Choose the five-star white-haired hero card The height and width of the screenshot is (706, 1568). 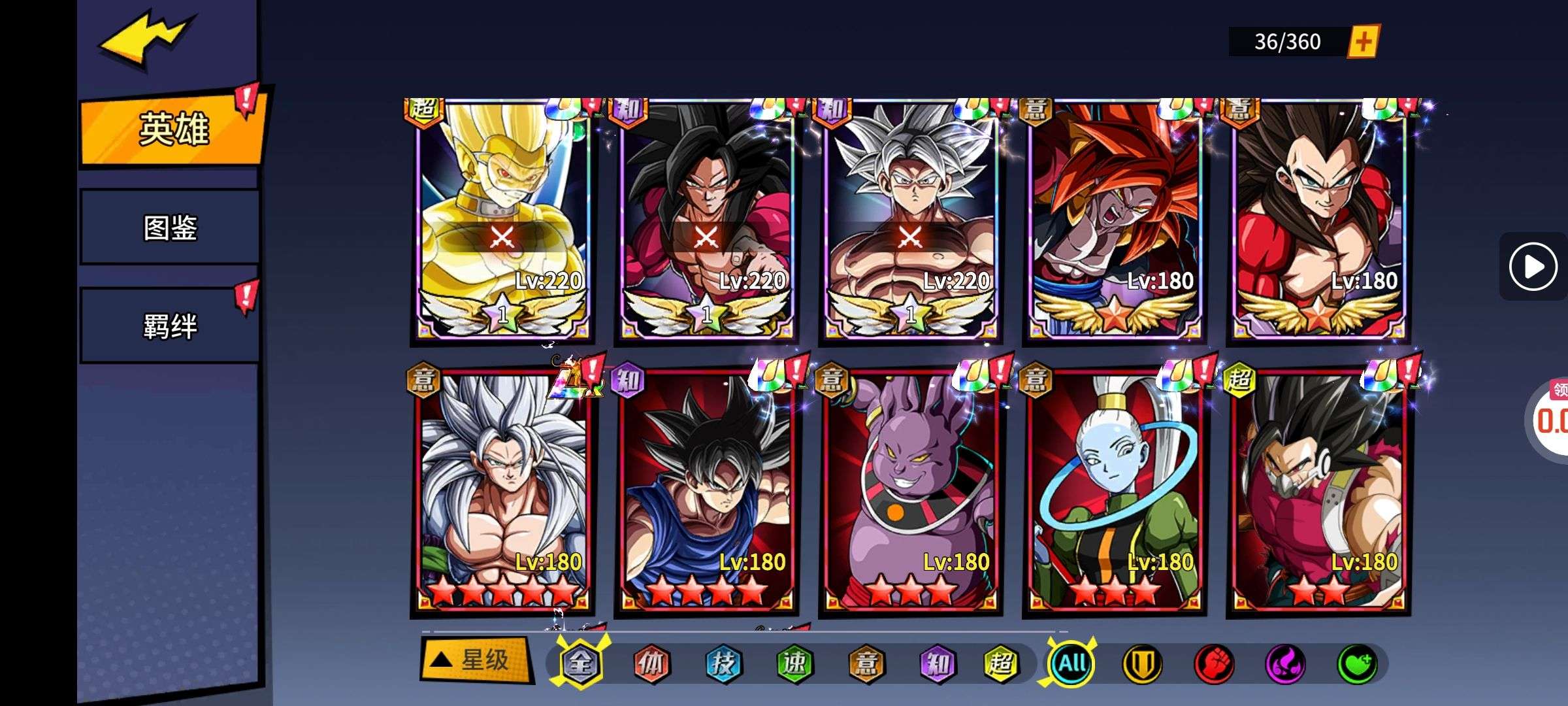[502, 494]
